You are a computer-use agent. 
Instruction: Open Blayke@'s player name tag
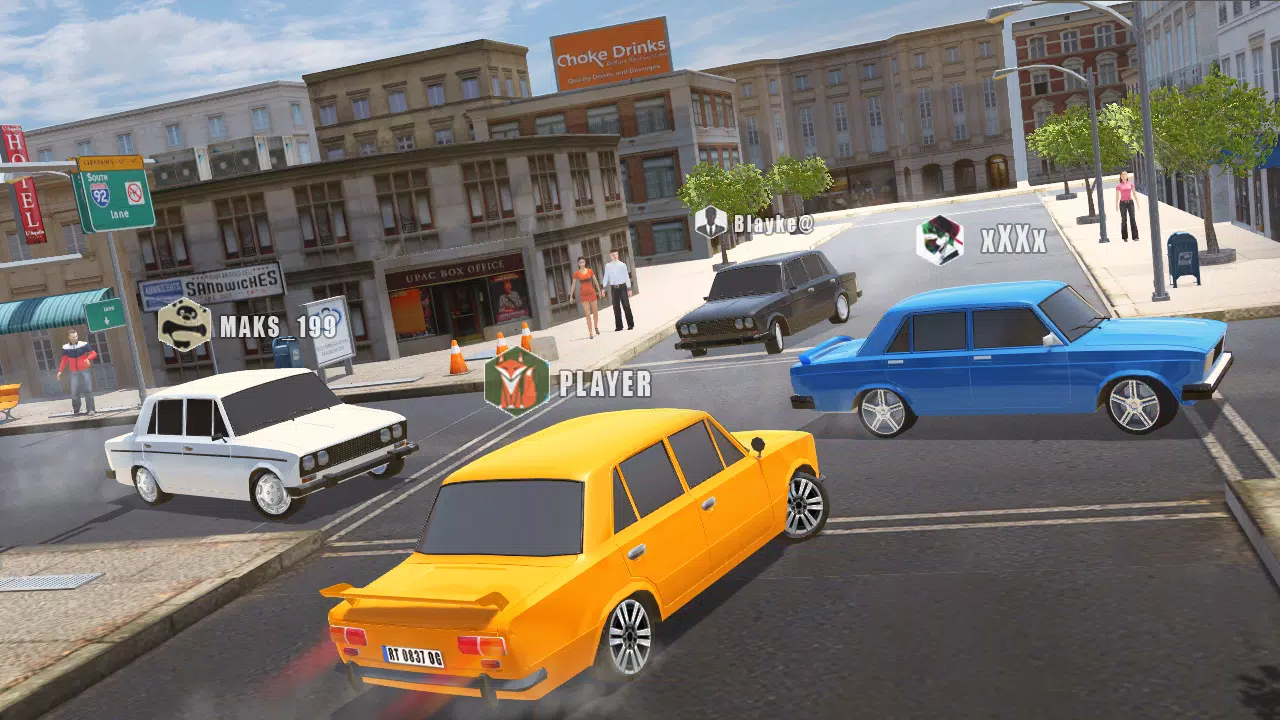click(x=772, y=223)
